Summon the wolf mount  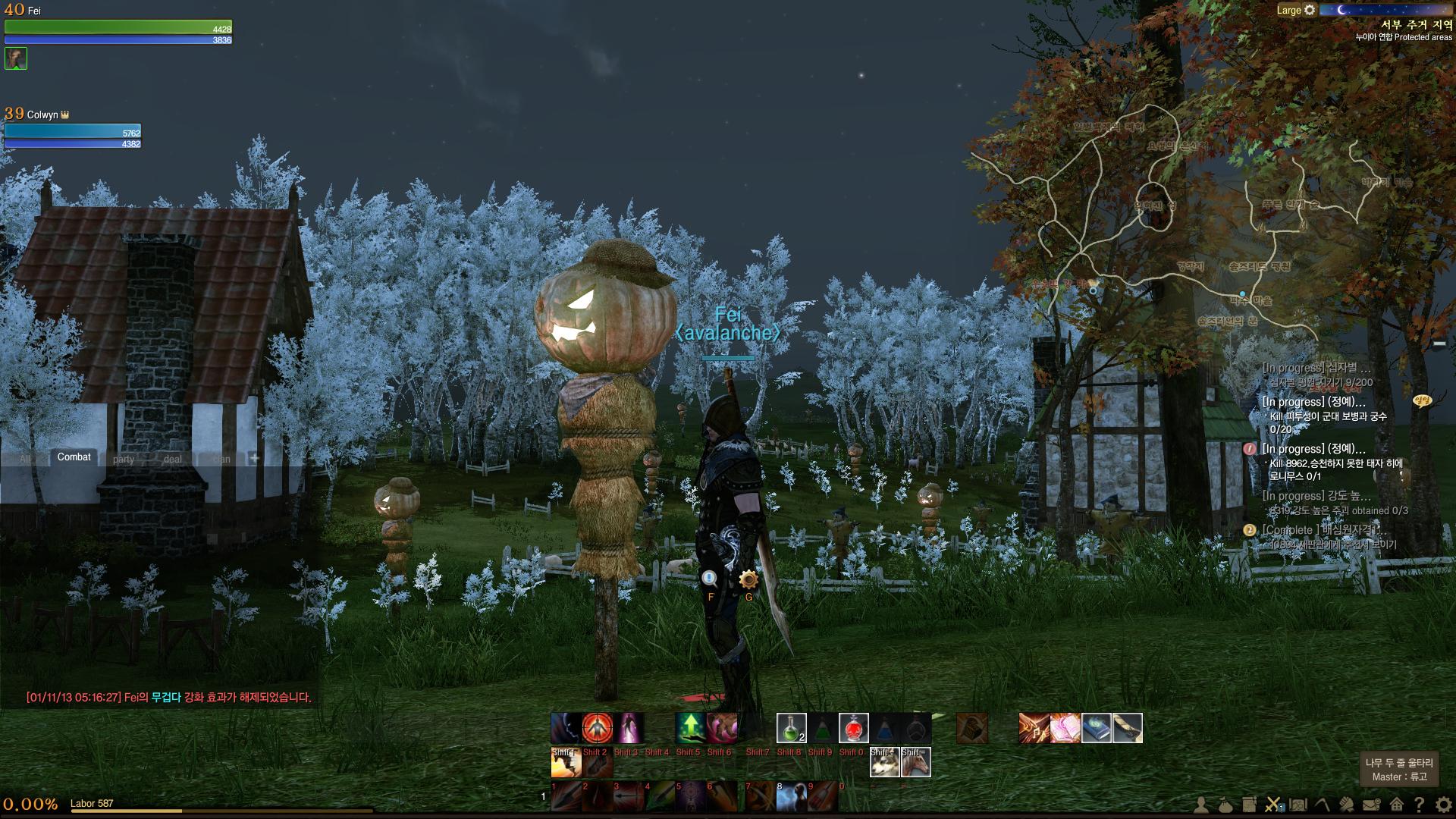884,762
